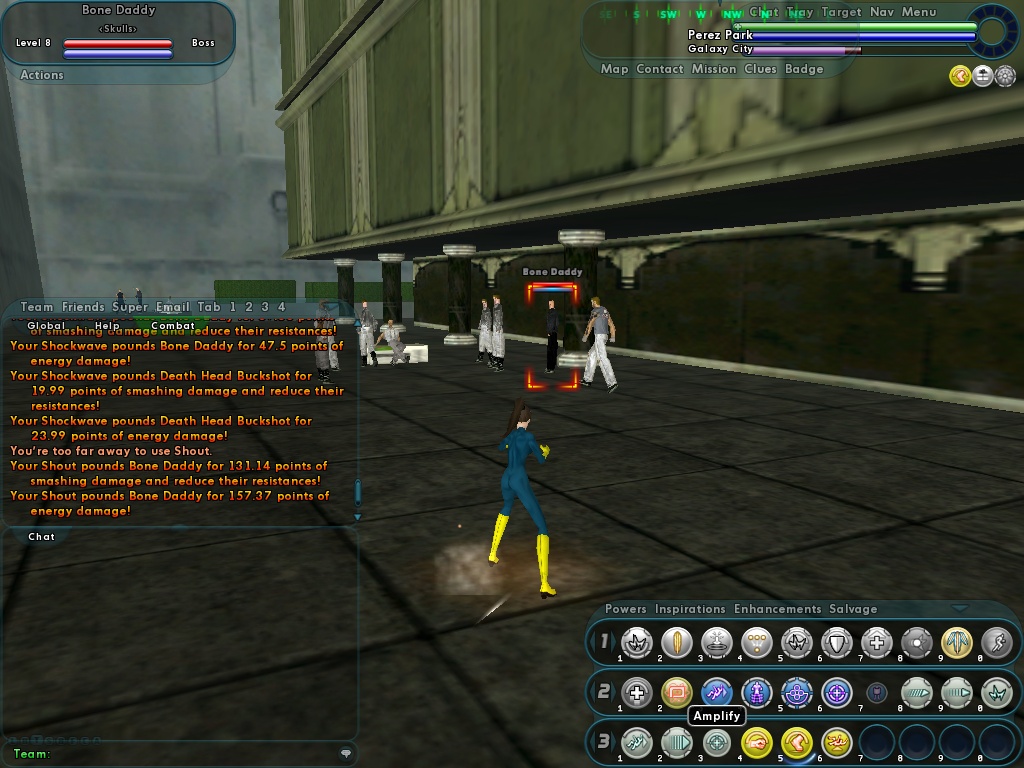Open the Enhancements tab
The width and height of the screenshot is (1024, 768).
(777, 609)
